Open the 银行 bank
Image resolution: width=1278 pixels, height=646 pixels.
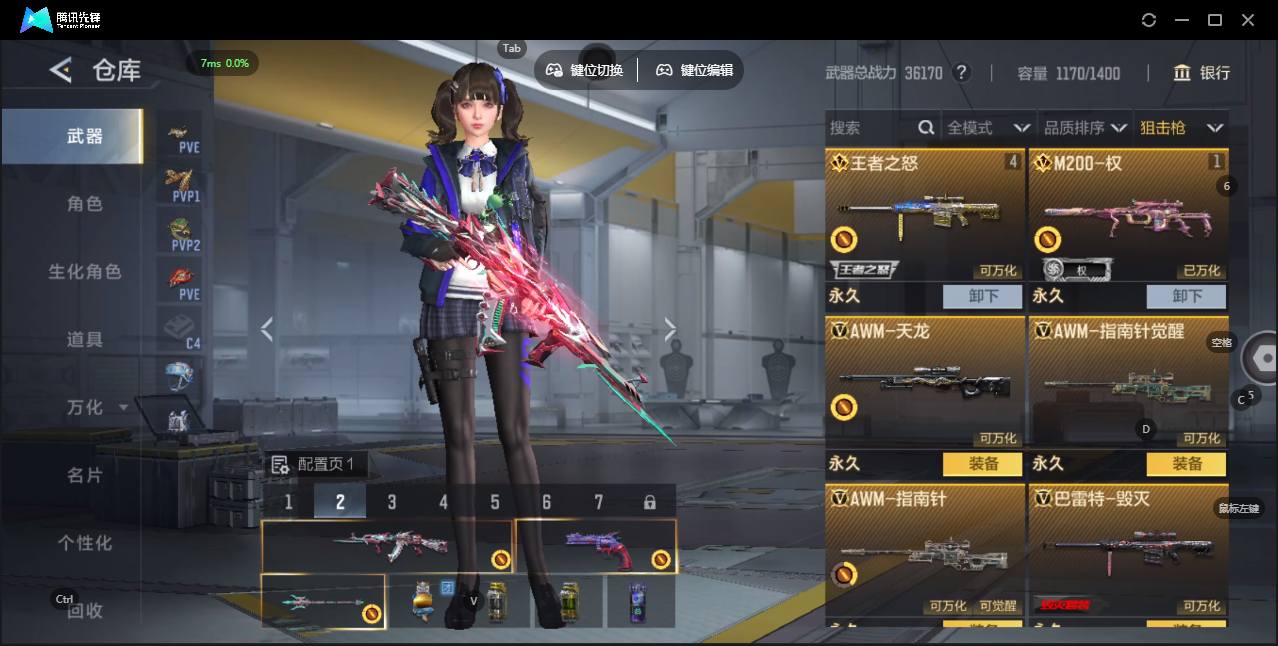pyautogui.click(x=1203, y=73)
